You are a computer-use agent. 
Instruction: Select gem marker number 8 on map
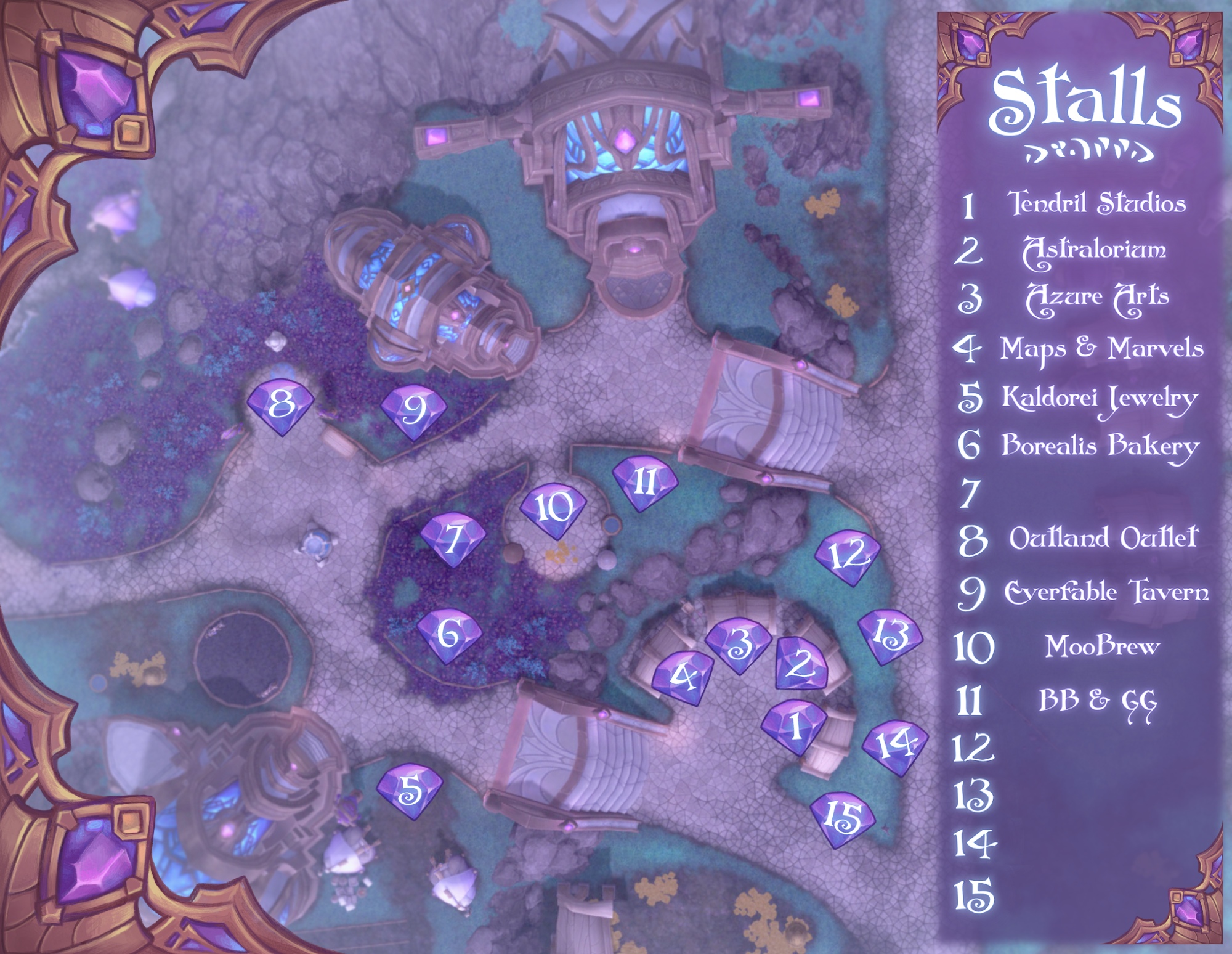click(x=281, y=406)
